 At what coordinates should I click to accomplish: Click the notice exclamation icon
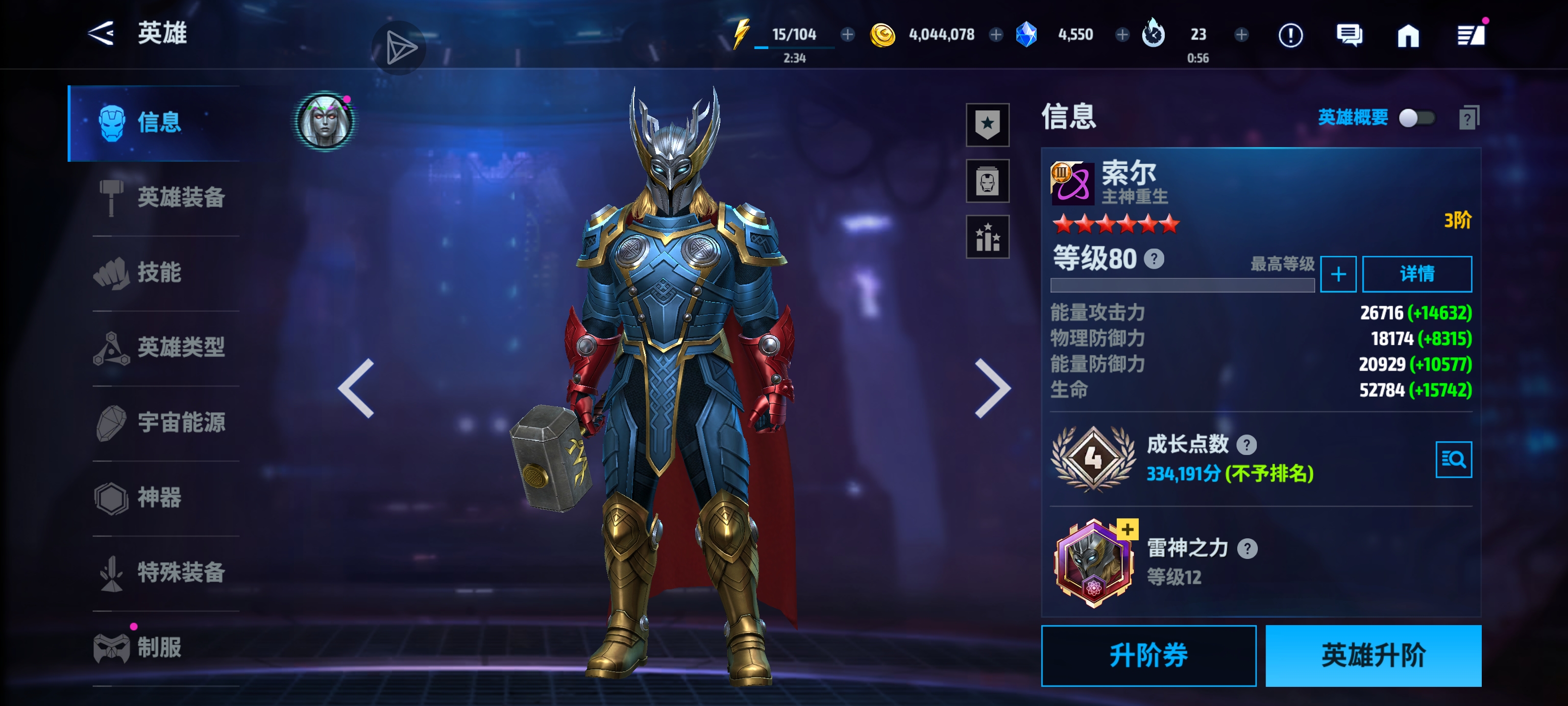point(1290,35)
